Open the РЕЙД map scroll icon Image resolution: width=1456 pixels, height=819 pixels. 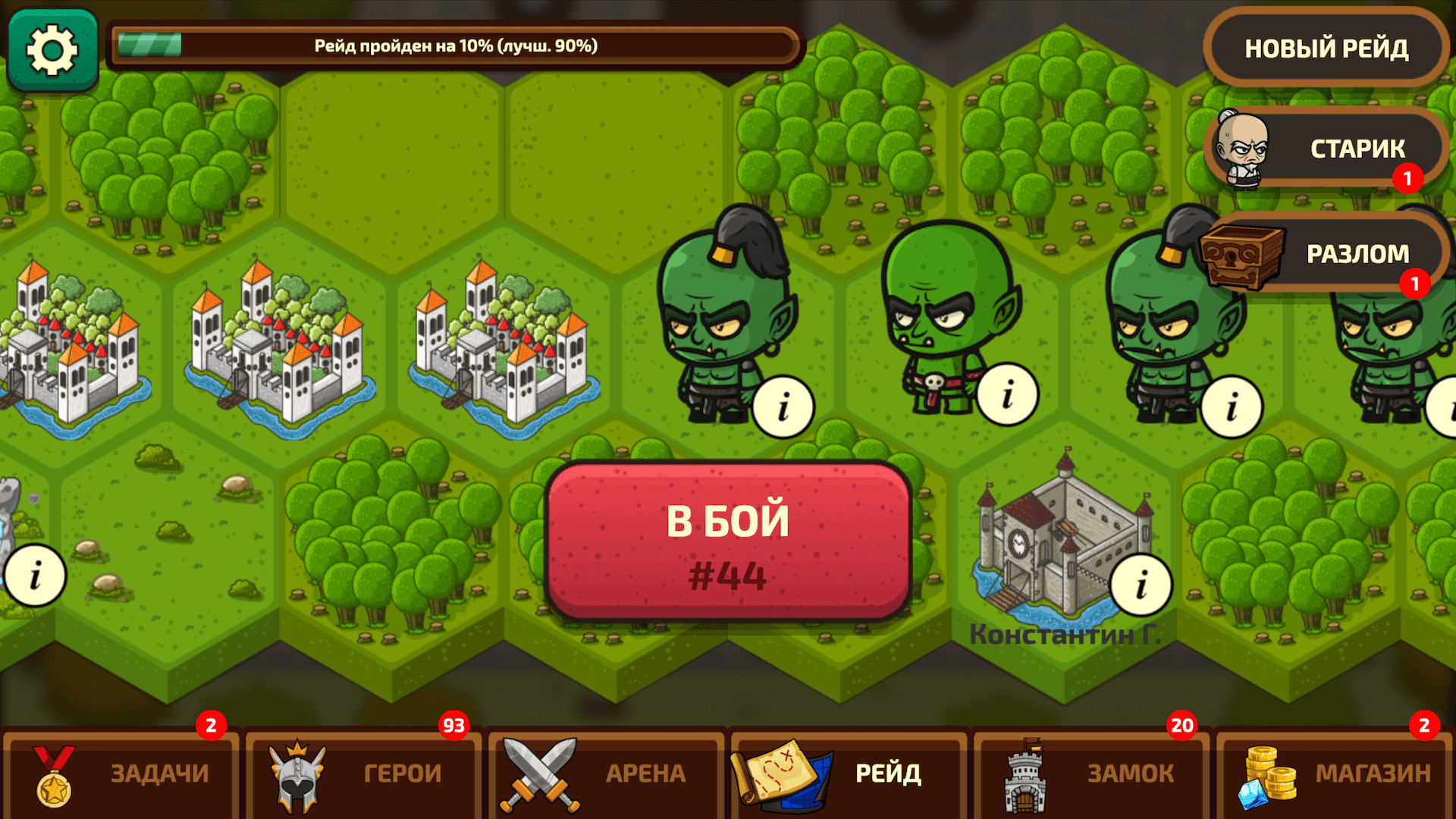click(x=783, y=772)
